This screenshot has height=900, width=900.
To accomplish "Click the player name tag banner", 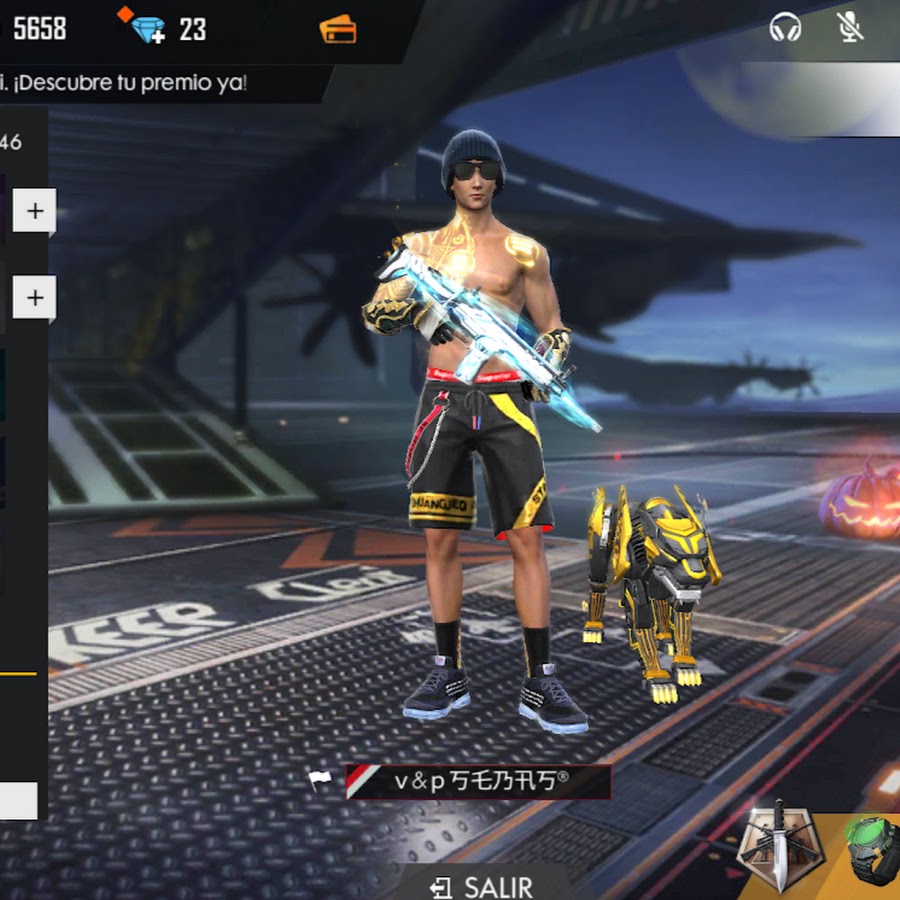I will click(x=478, y=782).
